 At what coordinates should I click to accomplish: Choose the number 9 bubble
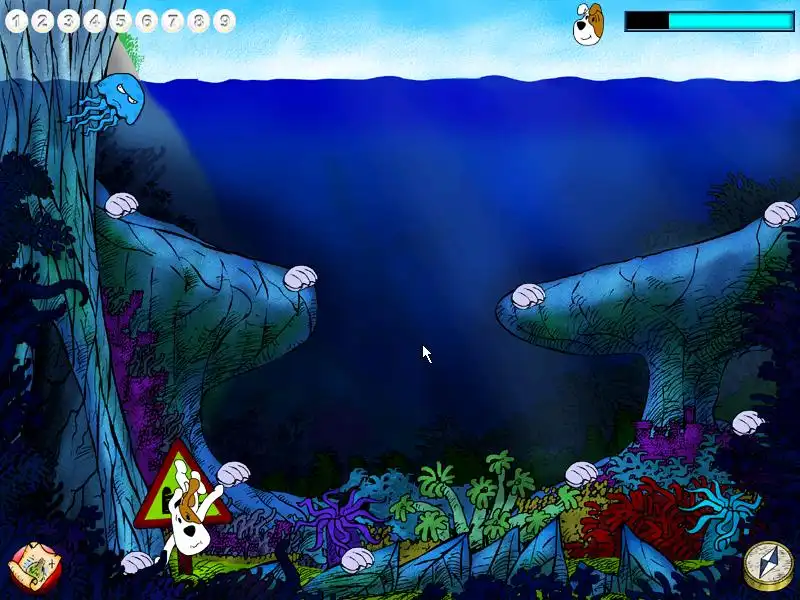click(224, 20)
